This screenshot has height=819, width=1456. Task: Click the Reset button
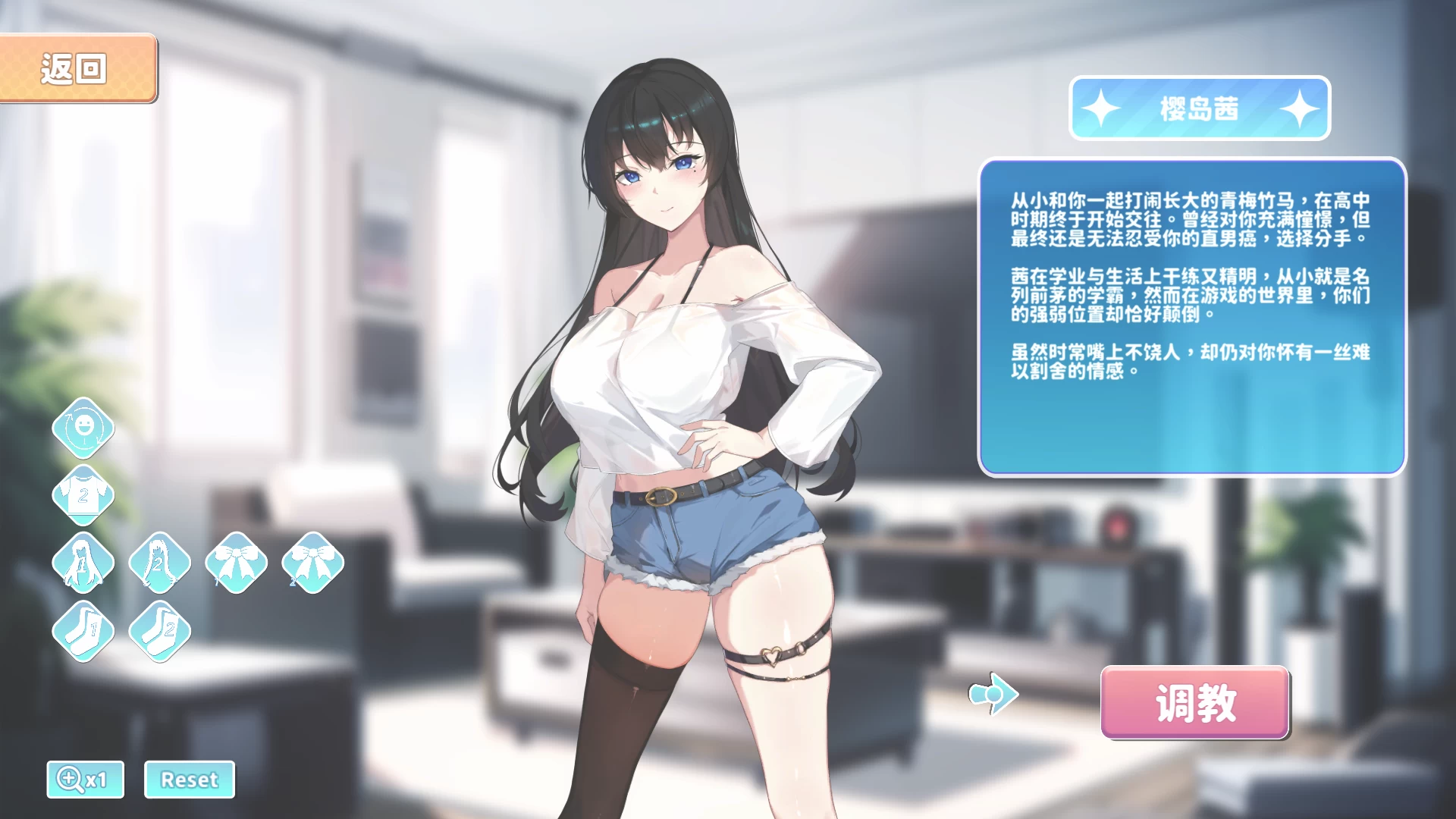click(189, 779)
